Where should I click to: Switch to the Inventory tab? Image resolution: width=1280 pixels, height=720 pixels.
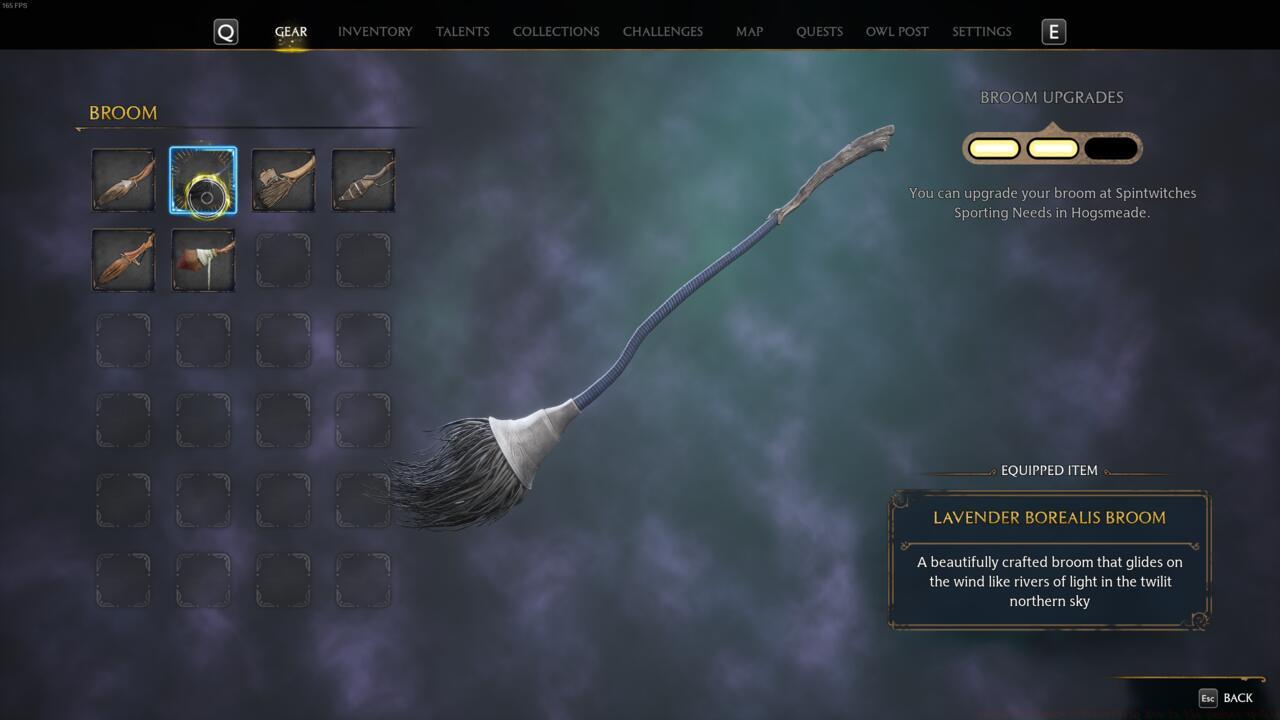tap(375, 31)
